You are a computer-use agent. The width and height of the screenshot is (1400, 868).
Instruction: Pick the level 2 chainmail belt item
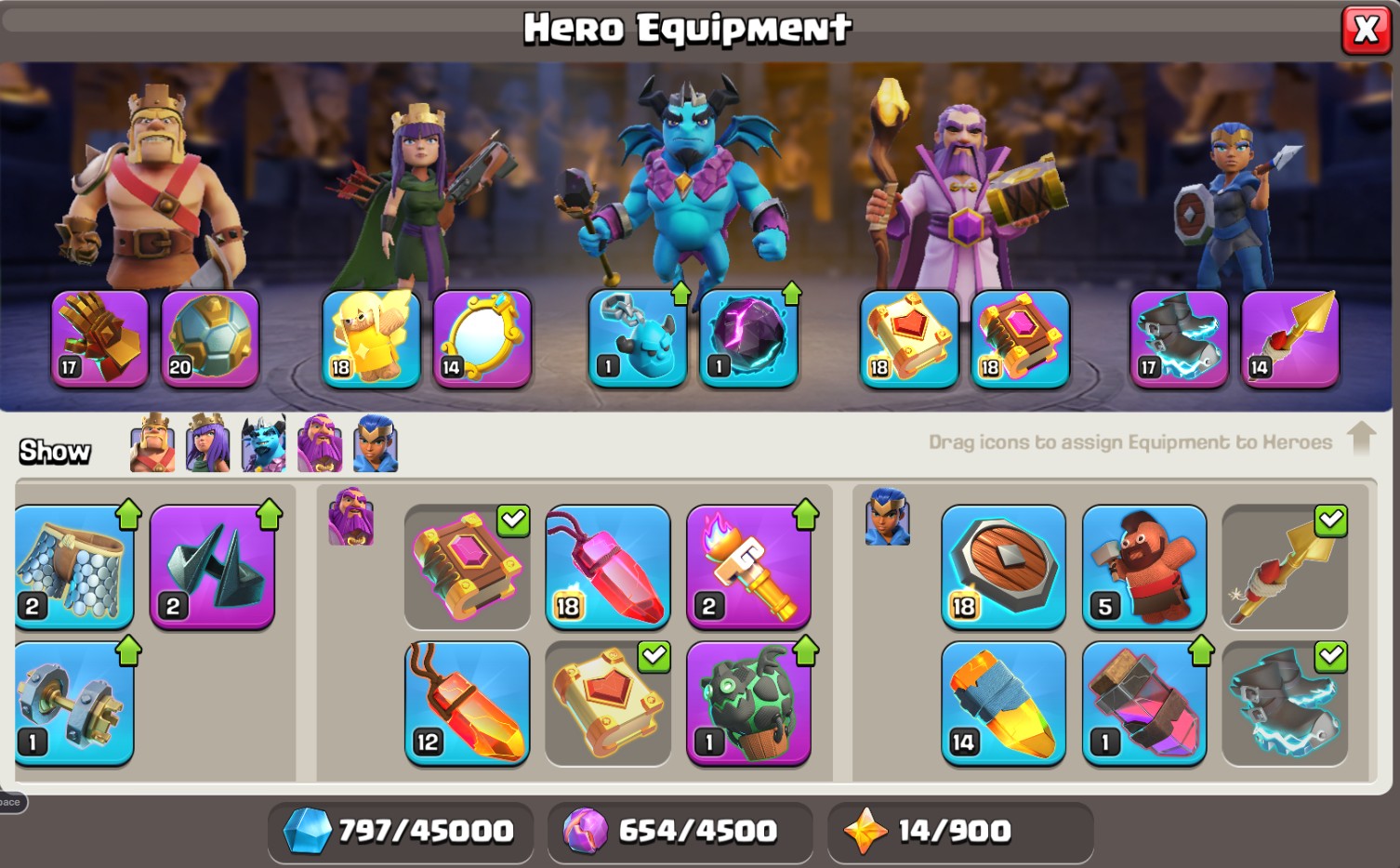pos(74,567)
